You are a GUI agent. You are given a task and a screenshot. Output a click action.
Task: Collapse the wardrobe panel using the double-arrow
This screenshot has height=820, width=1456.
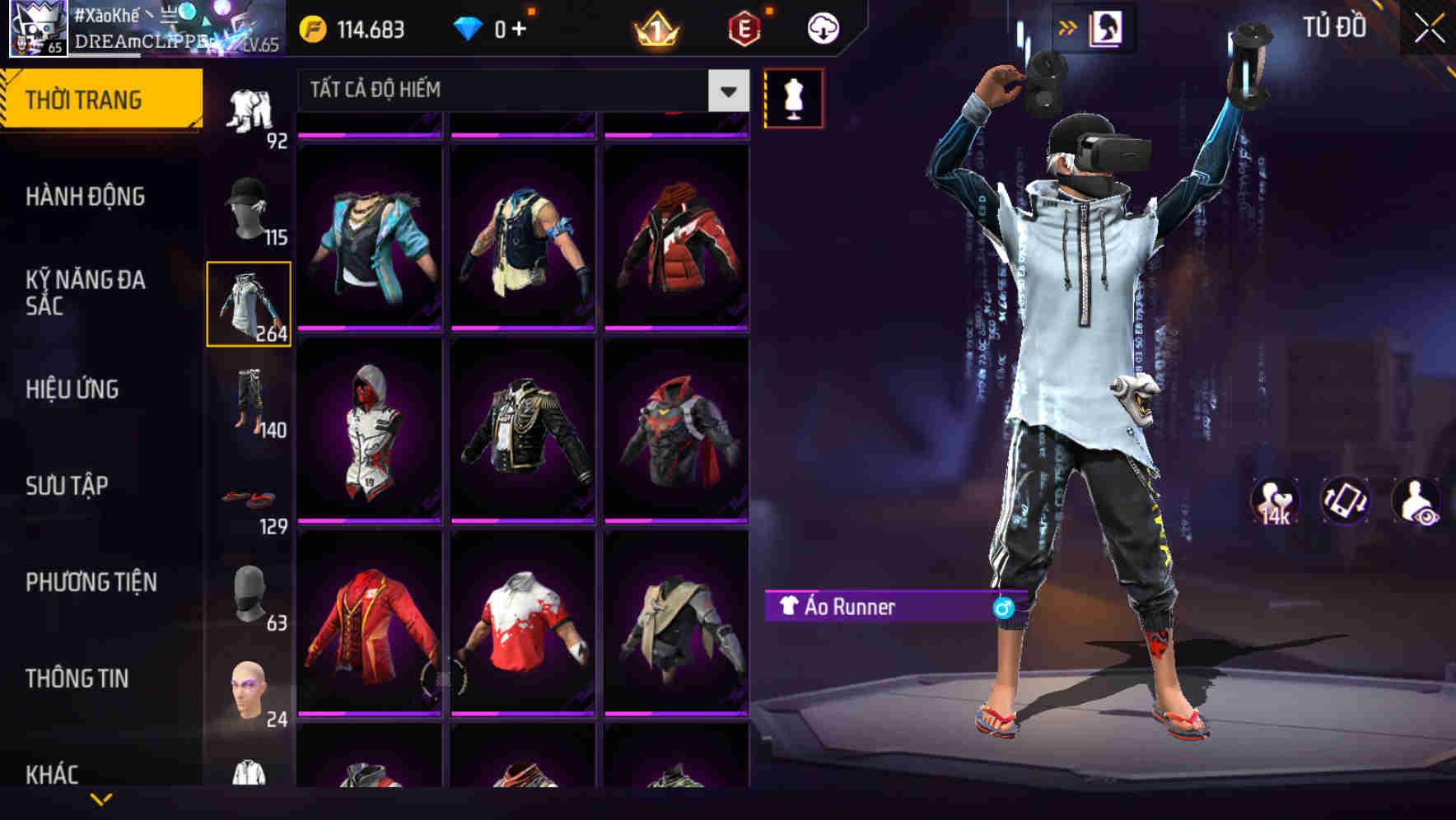tap(1069, 26)
